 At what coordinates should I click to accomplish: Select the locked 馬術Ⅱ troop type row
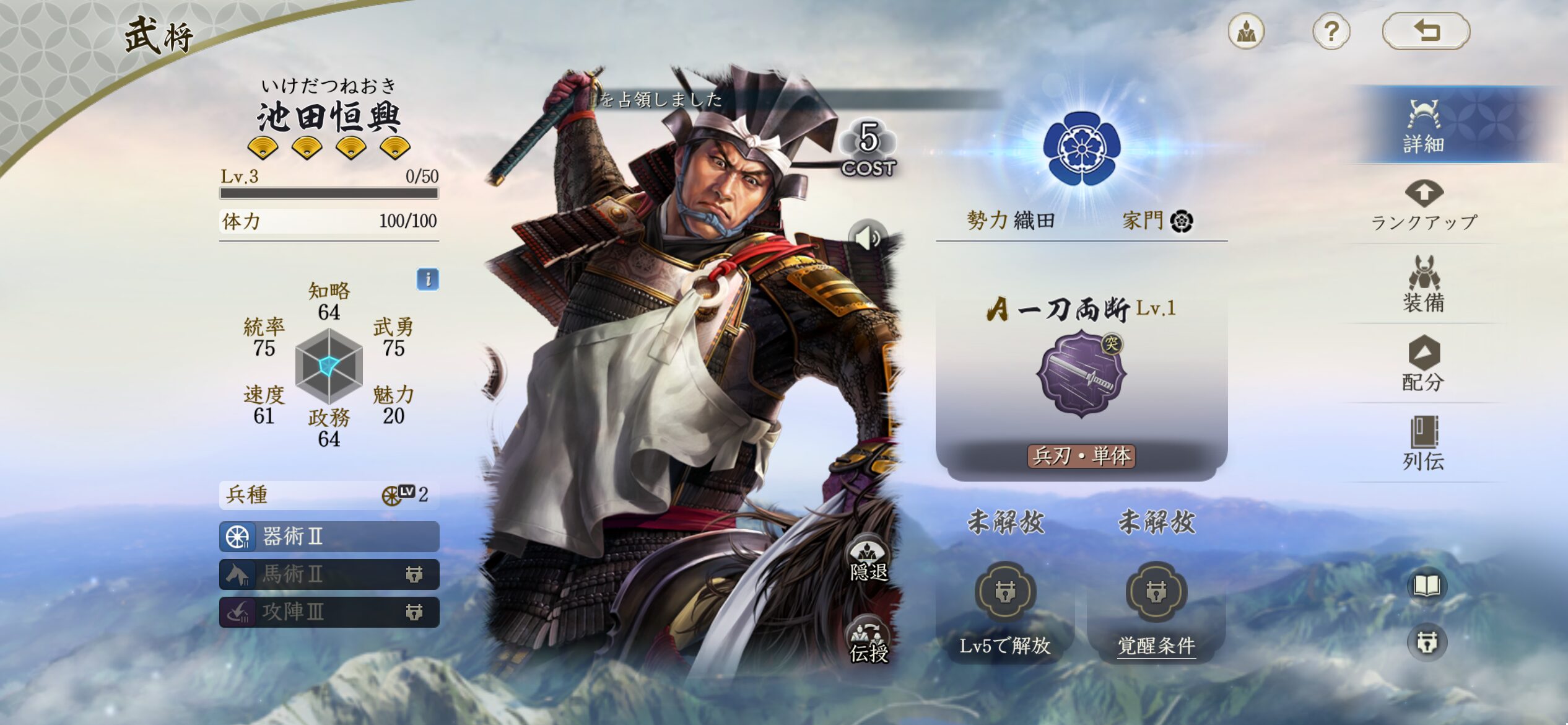click(x=329, y=574)
